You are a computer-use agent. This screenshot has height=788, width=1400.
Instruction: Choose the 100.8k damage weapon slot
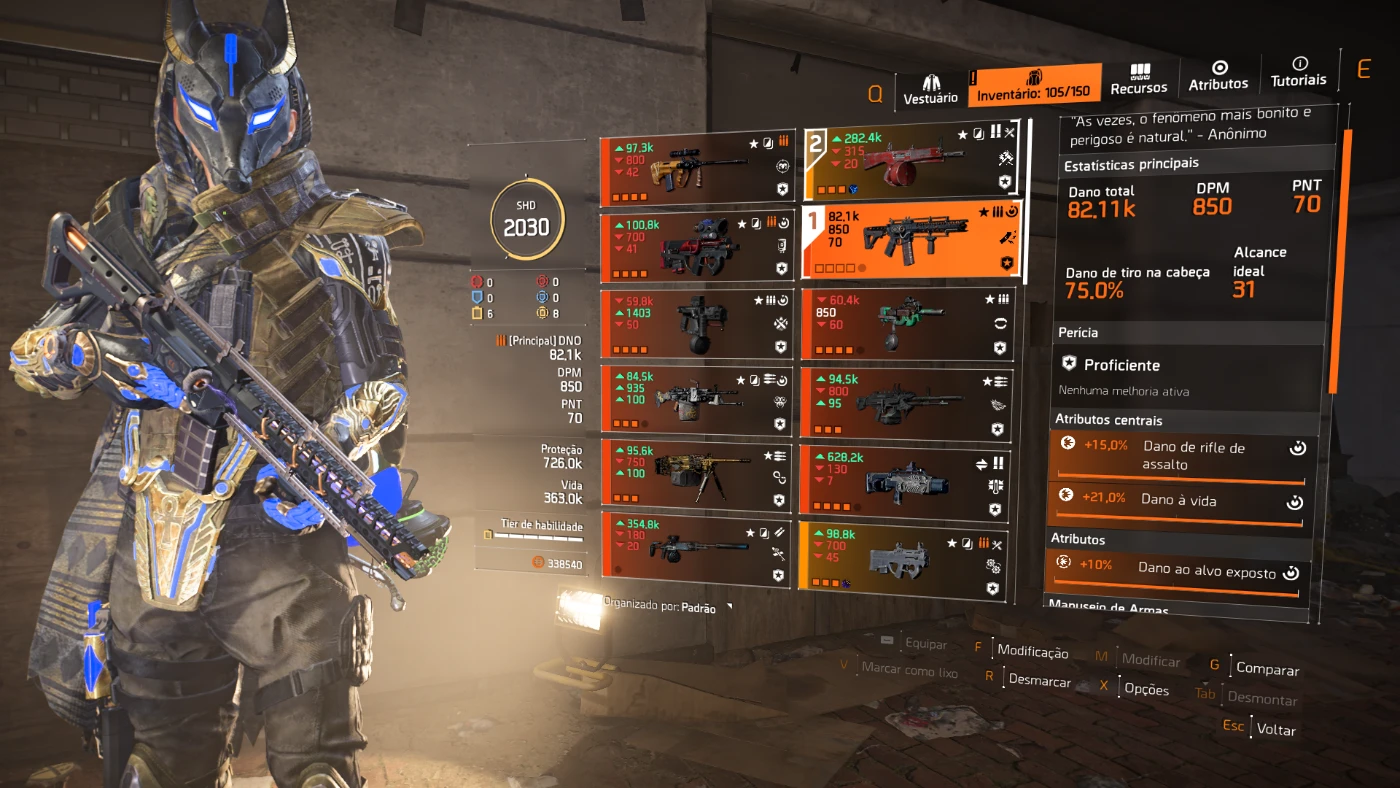click(x=696, y=245)
